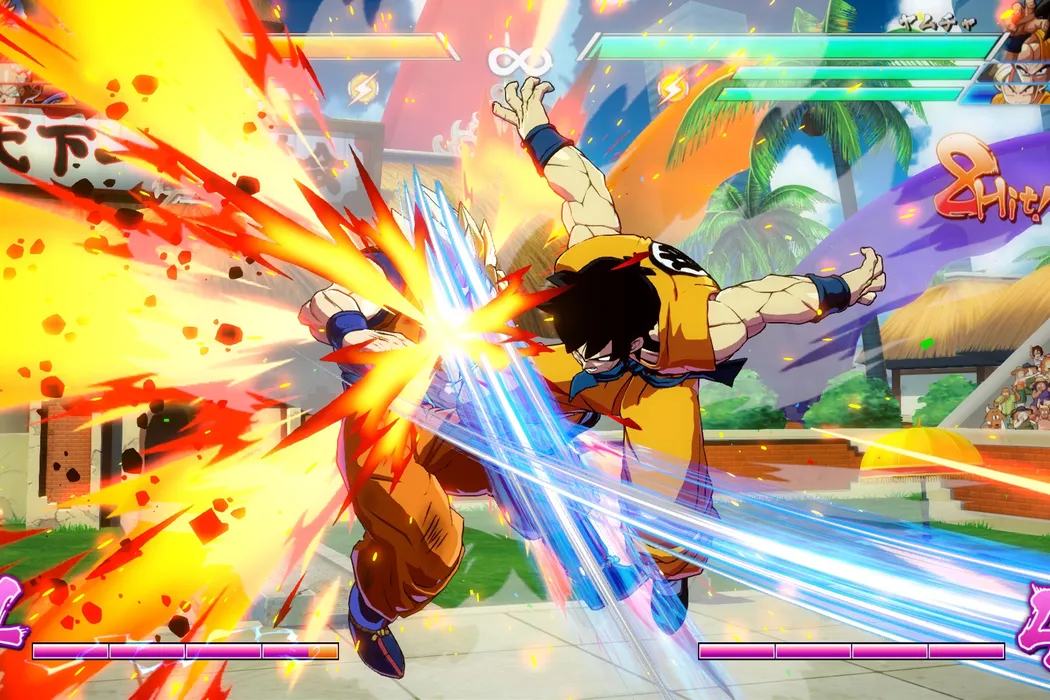This screenshot has height=700, width=1050.
Task: Select the Yamcha portrait beside the top health bar
Action: pos(1027,30)
